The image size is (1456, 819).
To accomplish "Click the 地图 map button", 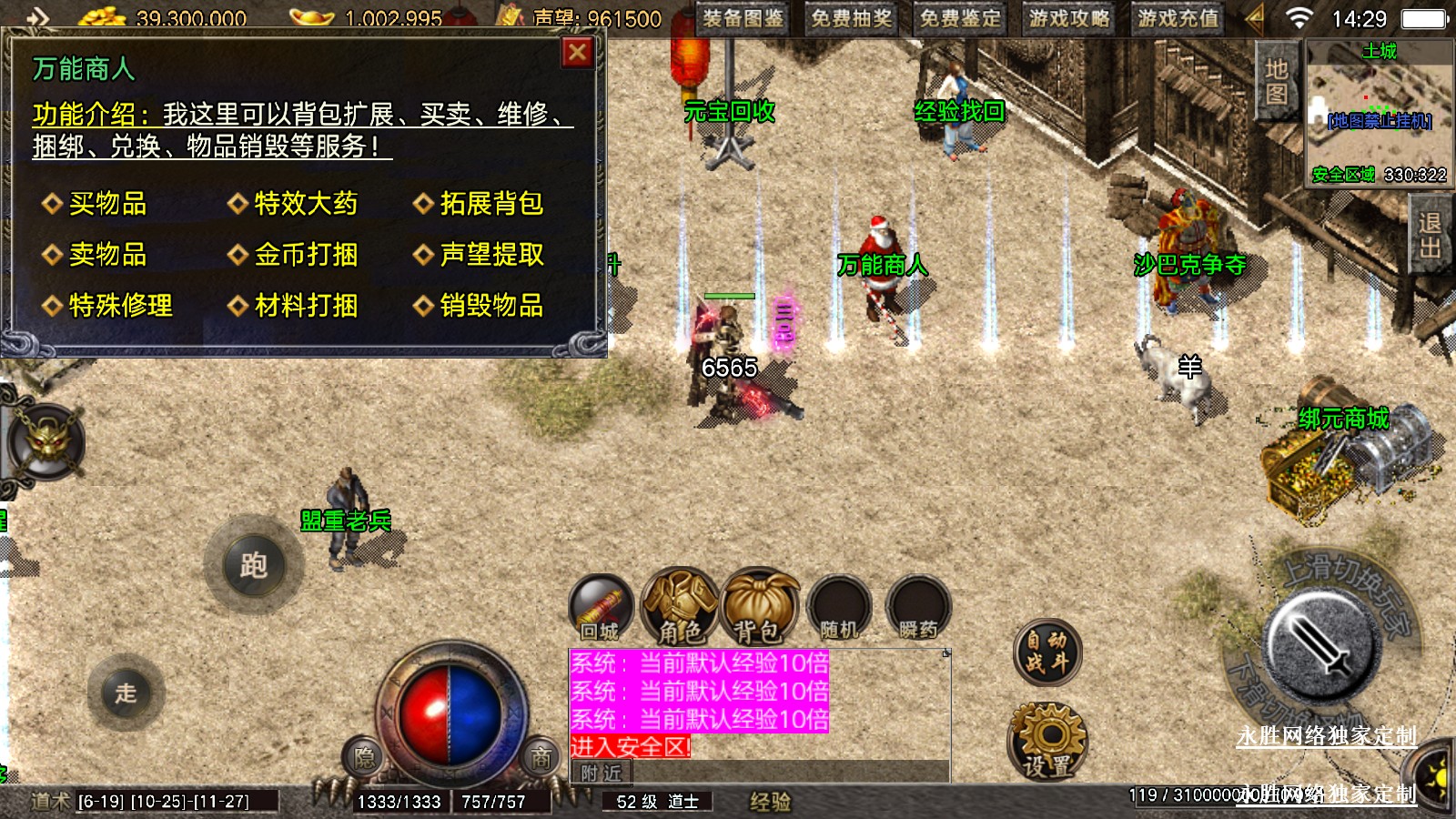I will tap(1276, 81).
